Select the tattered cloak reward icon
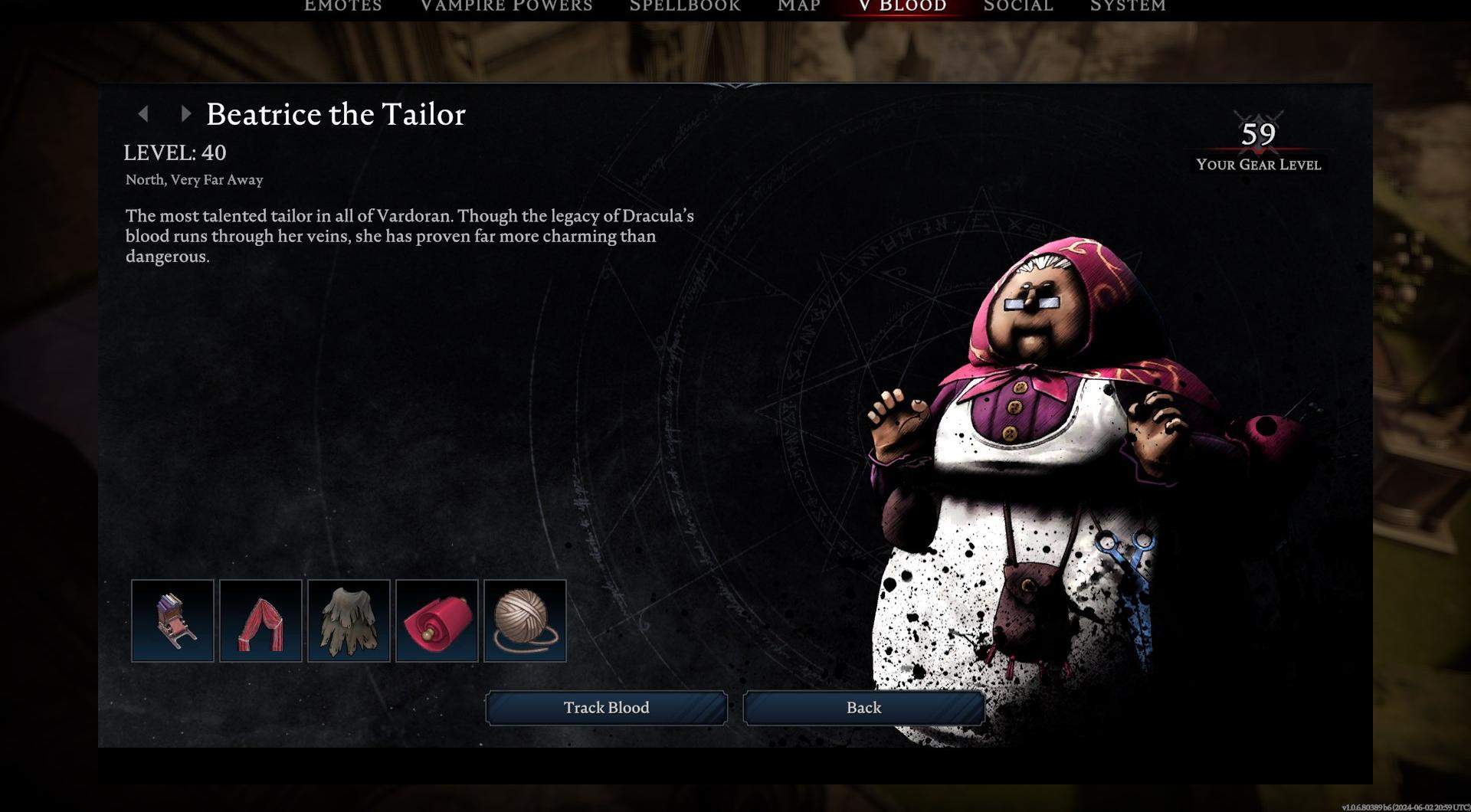 coord(349,620)
